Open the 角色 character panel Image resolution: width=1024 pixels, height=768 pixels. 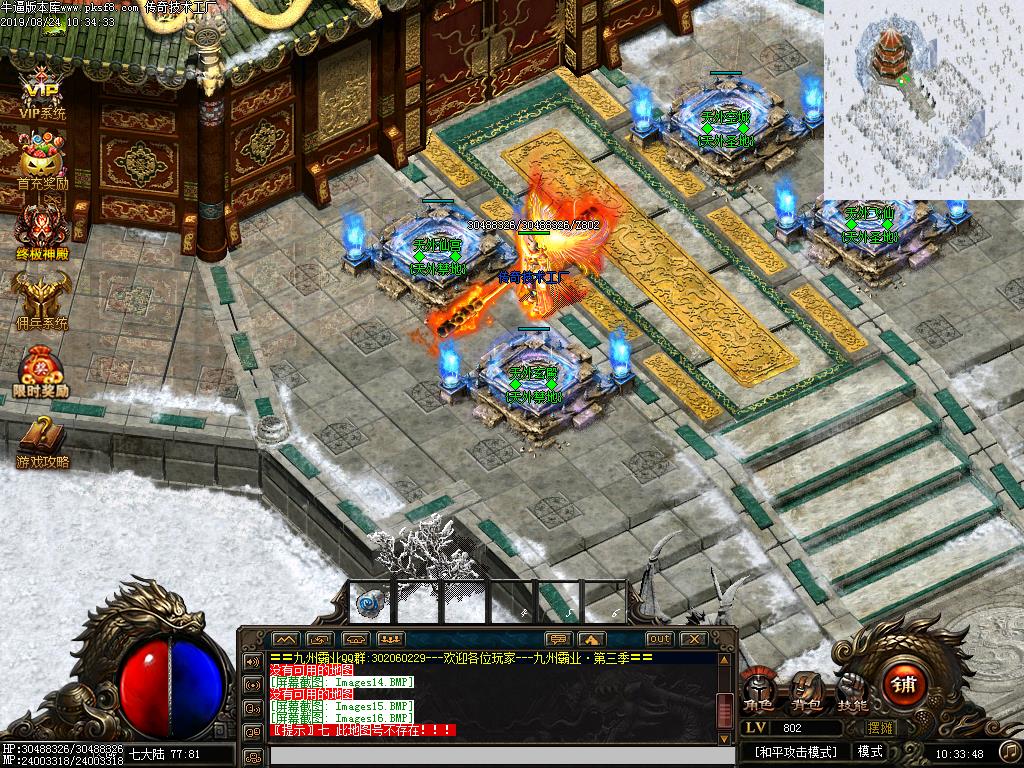(x=758, y=692)
